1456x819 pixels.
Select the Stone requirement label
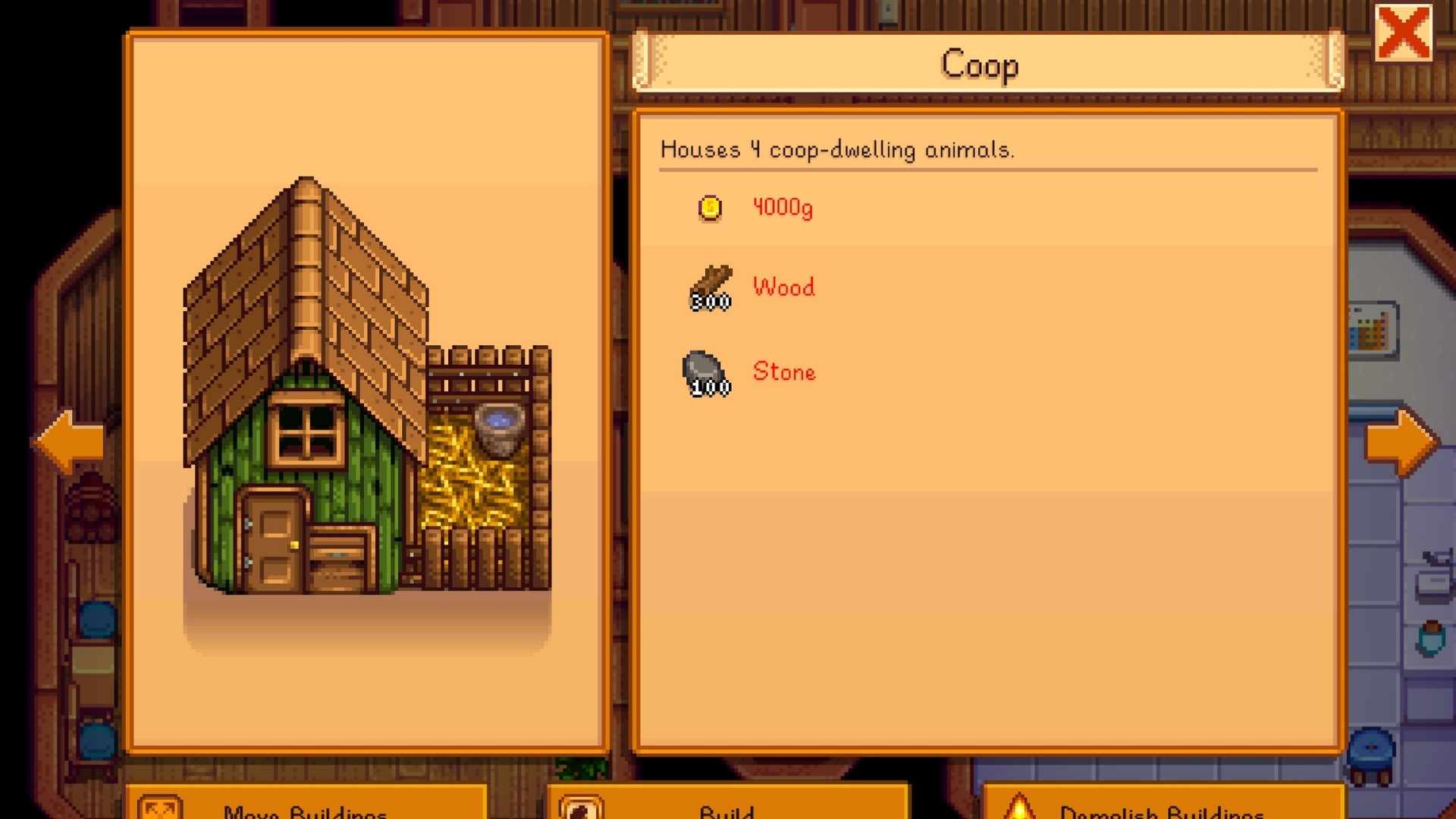783,372
